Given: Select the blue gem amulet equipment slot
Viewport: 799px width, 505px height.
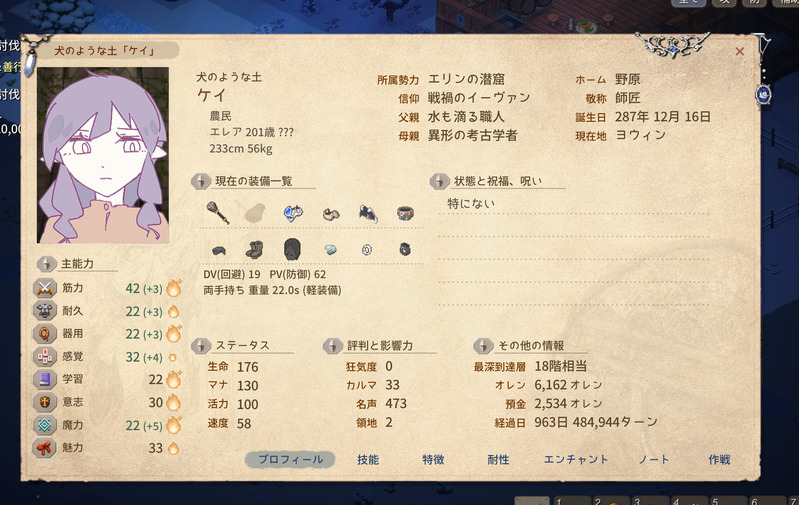Looking at the screenshot, I should click(293, 212).
